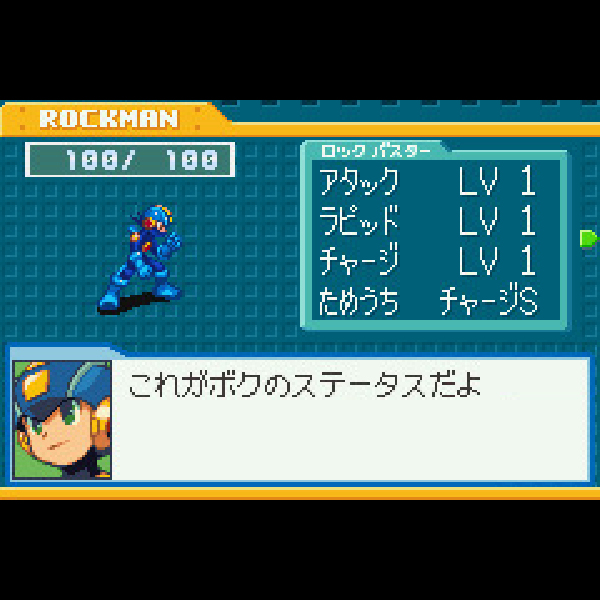Select the ROCKMAN header tab

click(108, 119)
